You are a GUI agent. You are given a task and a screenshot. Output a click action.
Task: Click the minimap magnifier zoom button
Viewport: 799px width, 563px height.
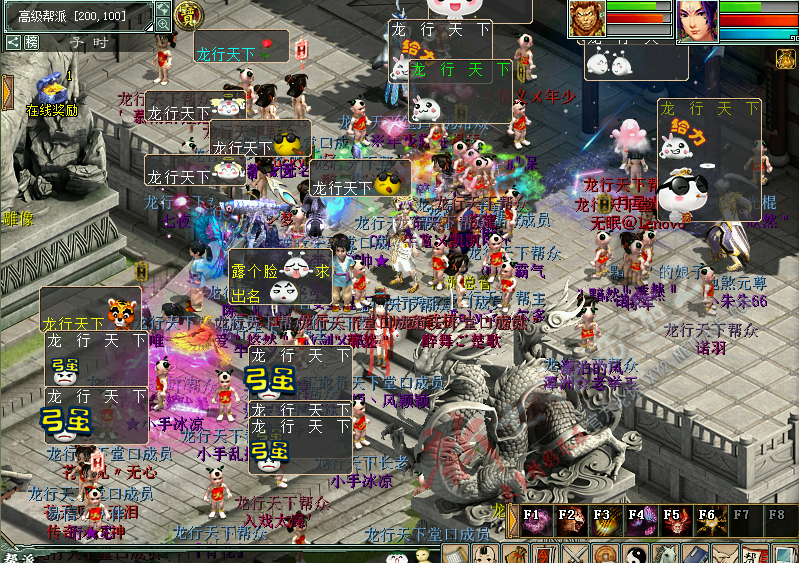162,24
